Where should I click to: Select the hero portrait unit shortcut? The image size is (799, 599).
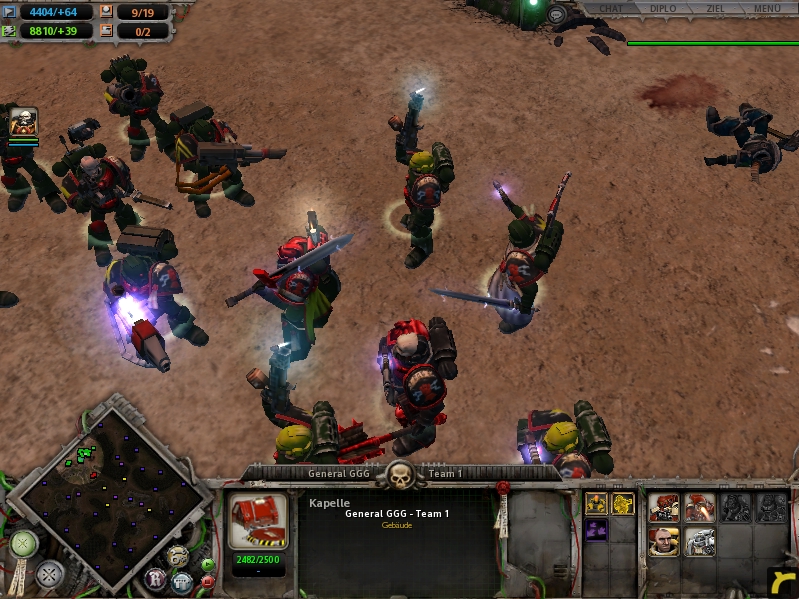[22, 122]
